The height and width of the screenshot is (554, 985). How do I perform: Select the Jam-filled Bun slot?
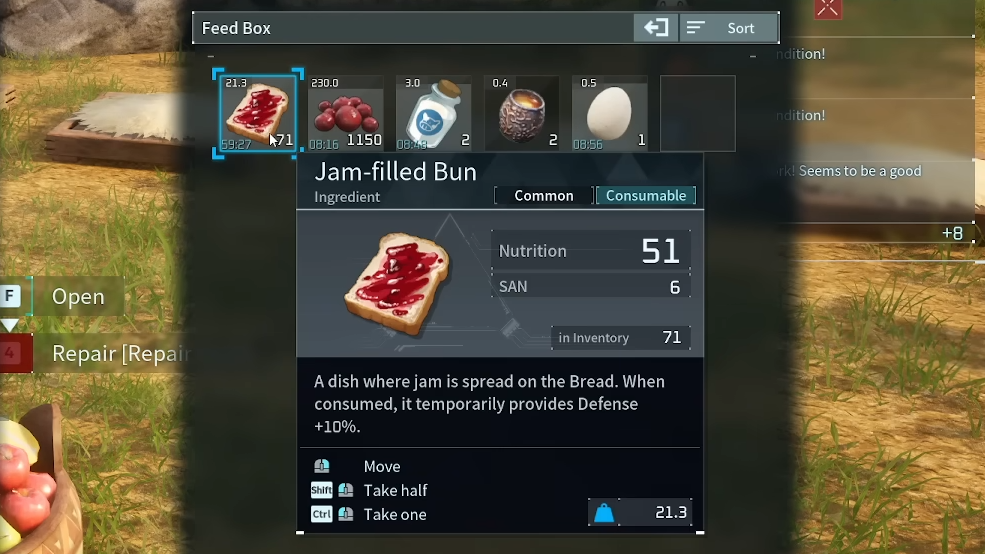[x=258, y=113]
